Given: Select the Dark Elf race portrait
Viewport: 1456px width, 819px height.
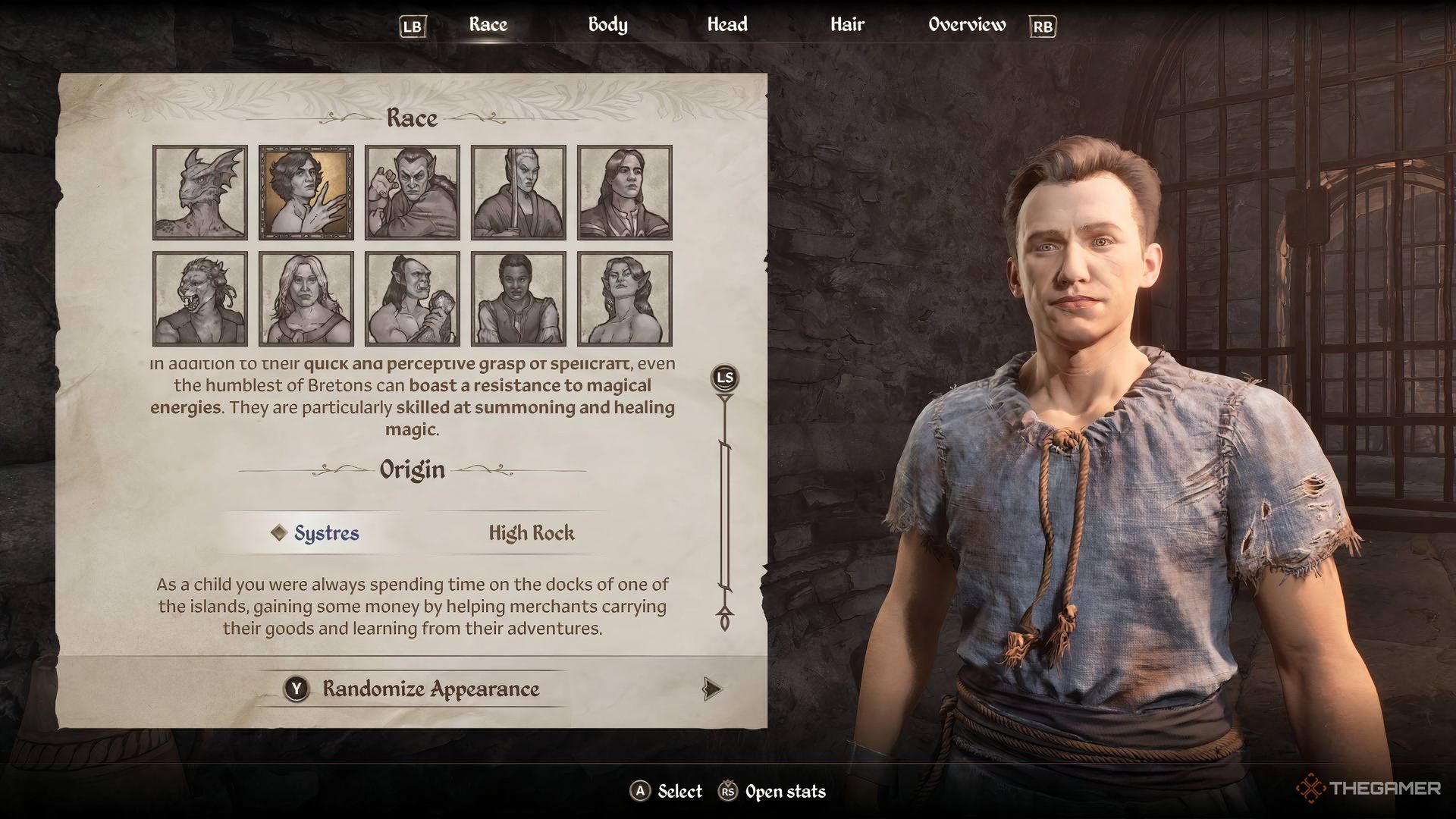Looking at the screenshot, I should click(x=413, y=193).
